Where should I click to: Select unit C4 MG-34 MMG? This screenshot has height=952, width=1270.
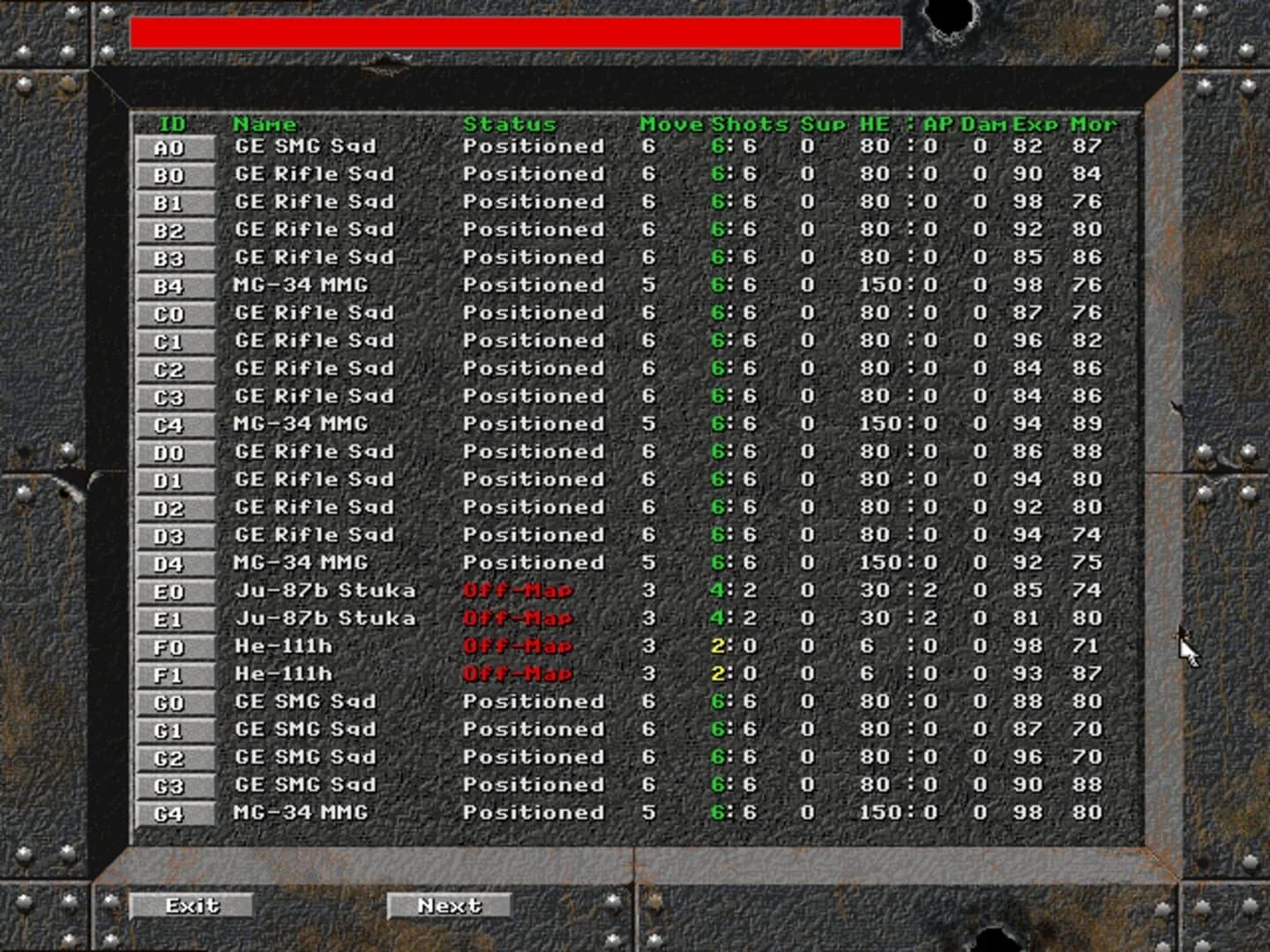click(174, 423)
